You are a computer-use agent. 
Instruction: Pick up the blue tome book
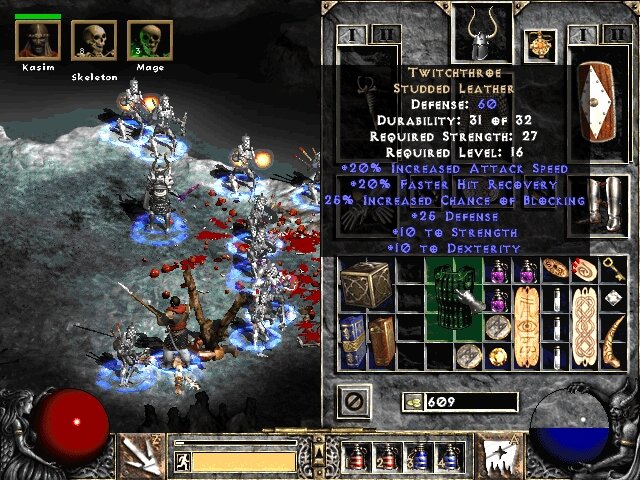tap(353, 340)
